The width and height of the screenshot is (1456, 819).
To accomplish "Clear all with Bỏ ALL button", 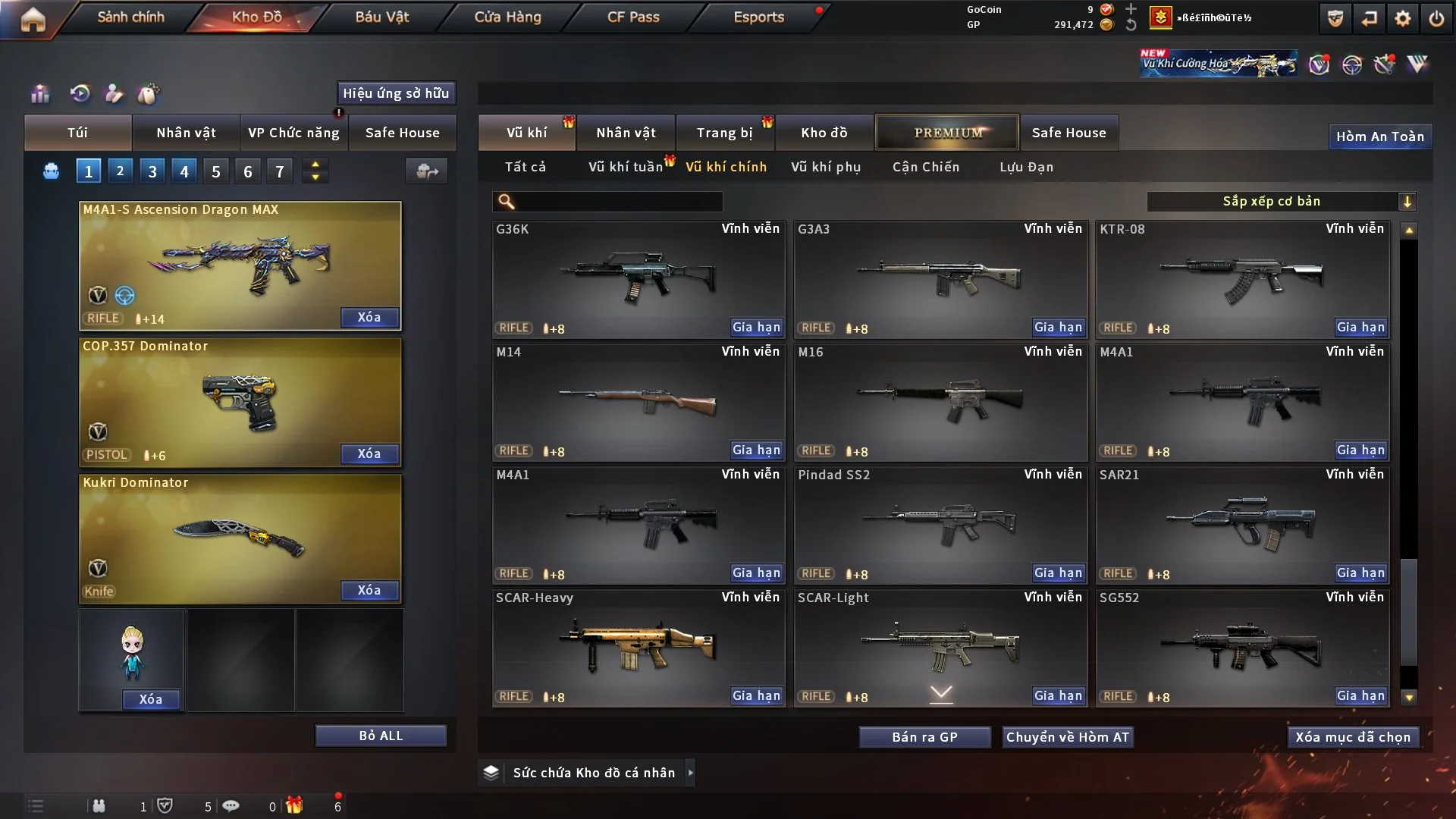I will pos(381,736).
